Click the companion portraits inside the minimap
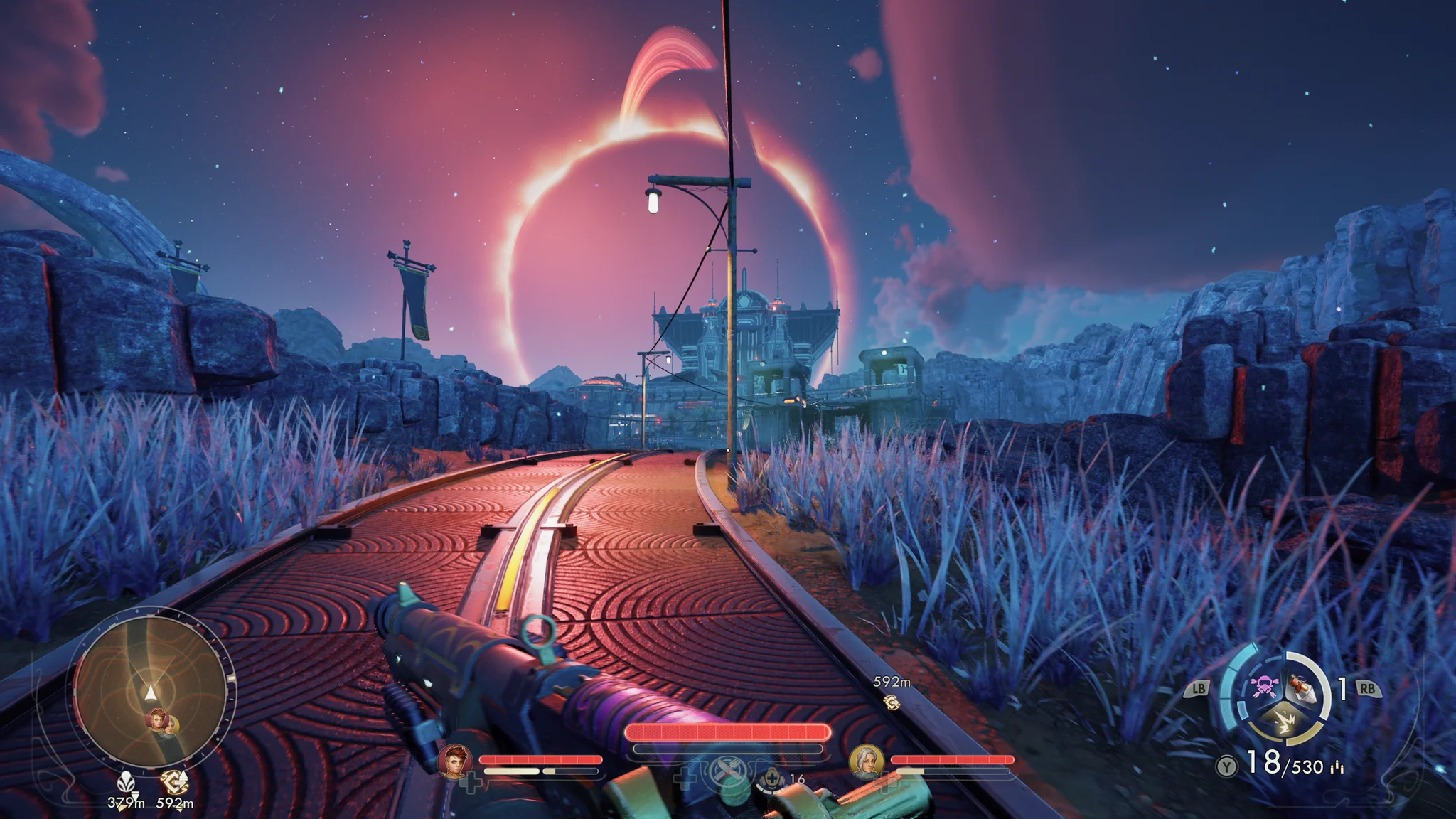 [x=162, y=722]
